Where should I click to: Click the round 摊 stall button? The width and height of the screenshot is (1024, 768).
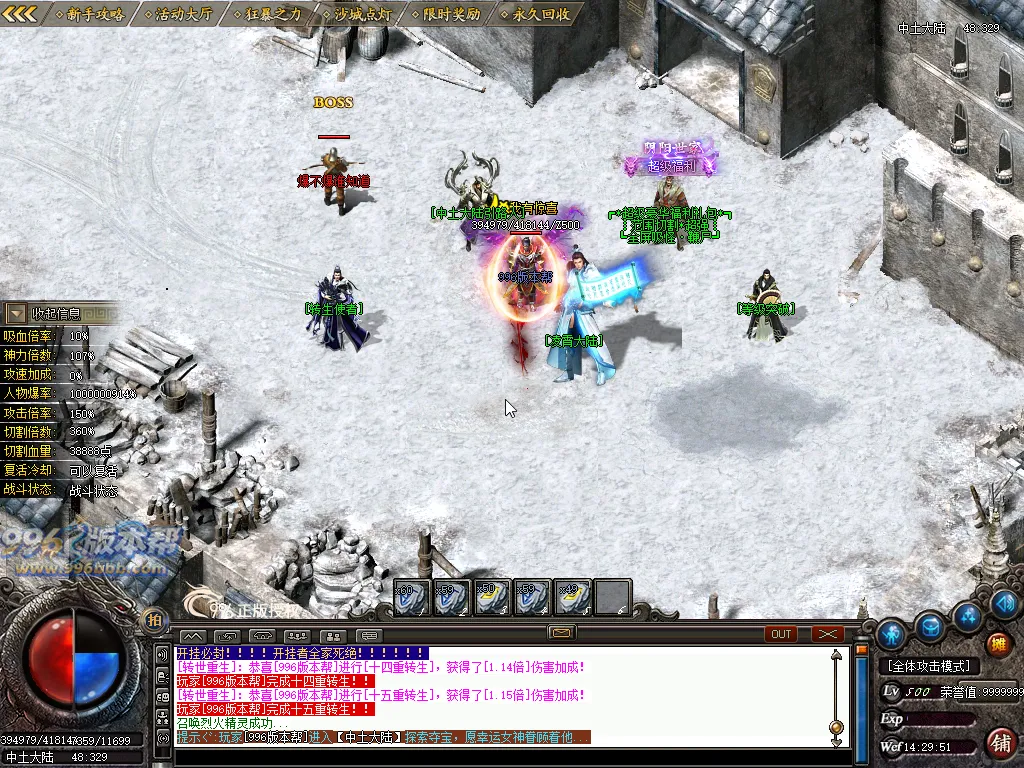pos(998,645)
